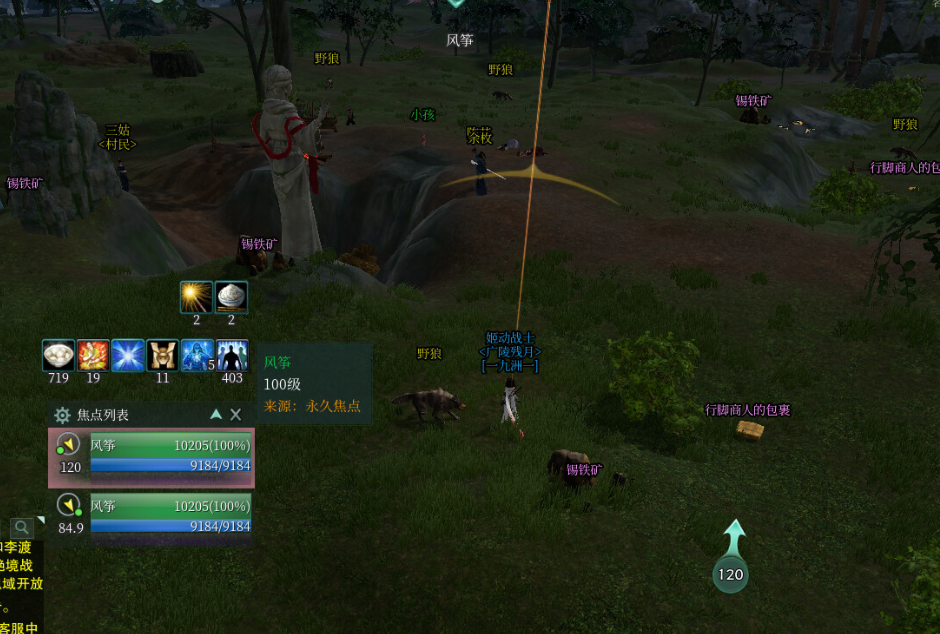Click the blue meditating figure buff icon
This screenshot has height=634, width=940.
tap(197, 356)
